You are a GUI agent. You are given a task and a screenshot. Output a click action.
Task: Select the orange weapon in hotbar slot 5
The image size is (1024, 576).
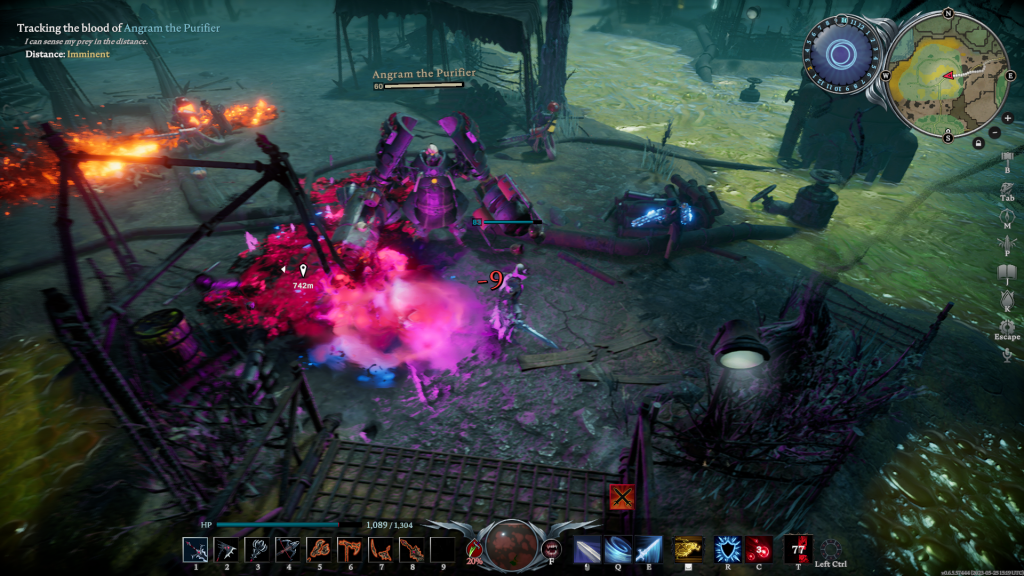pyautogui.click(x=319, y=549)
